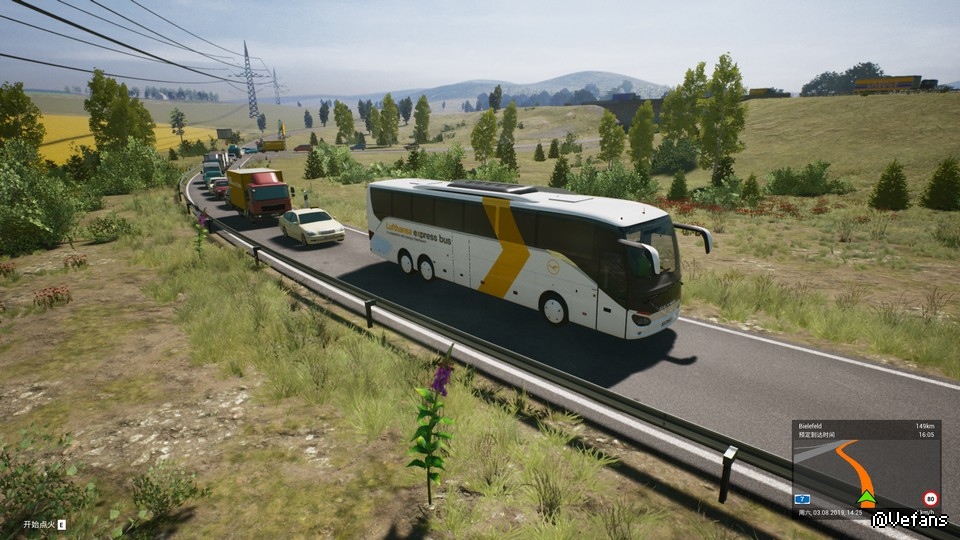Click the 80 speed limit sign icon
This screenshot has width=960, height=540.
[x=930, y=497]
